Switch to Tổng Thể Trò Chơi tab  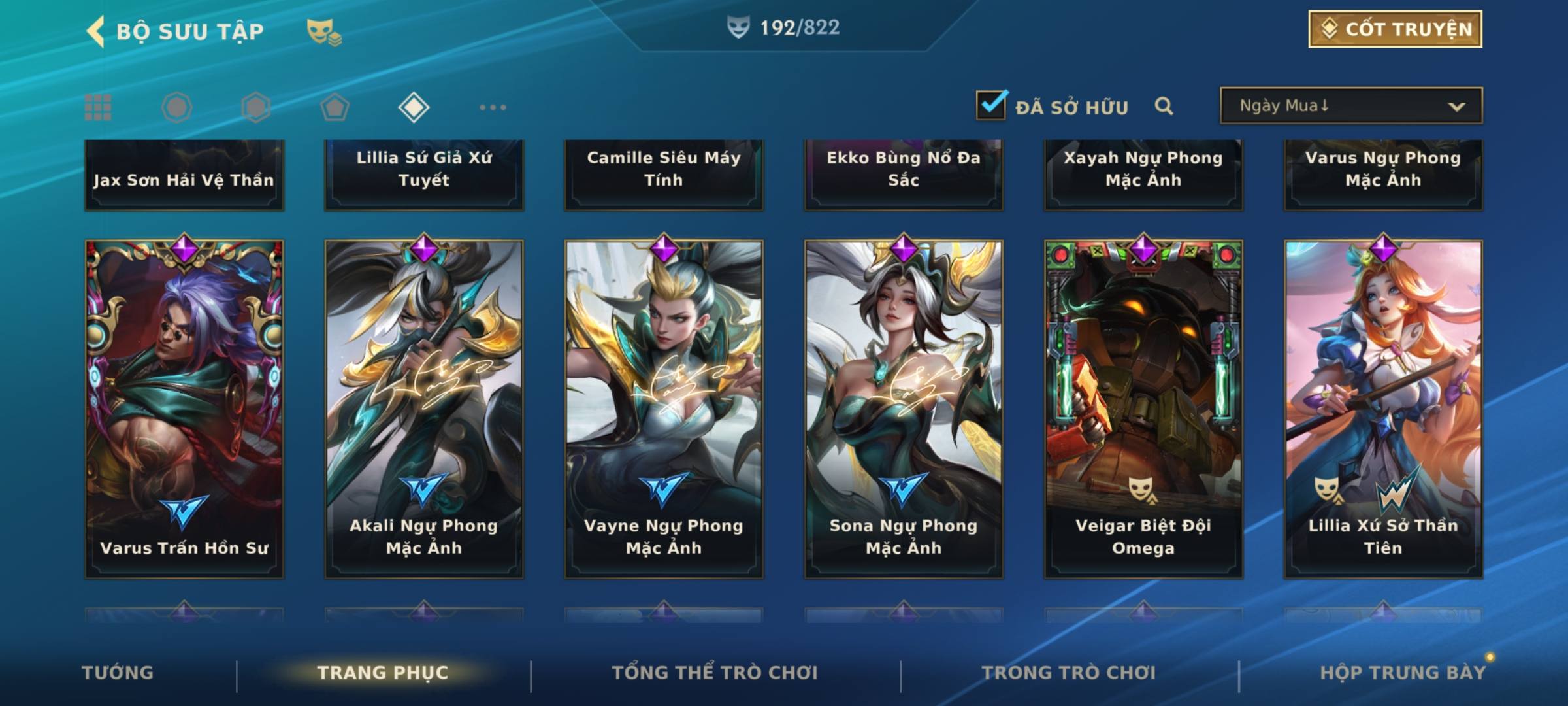pyautogui.click(x=715, y=673)
